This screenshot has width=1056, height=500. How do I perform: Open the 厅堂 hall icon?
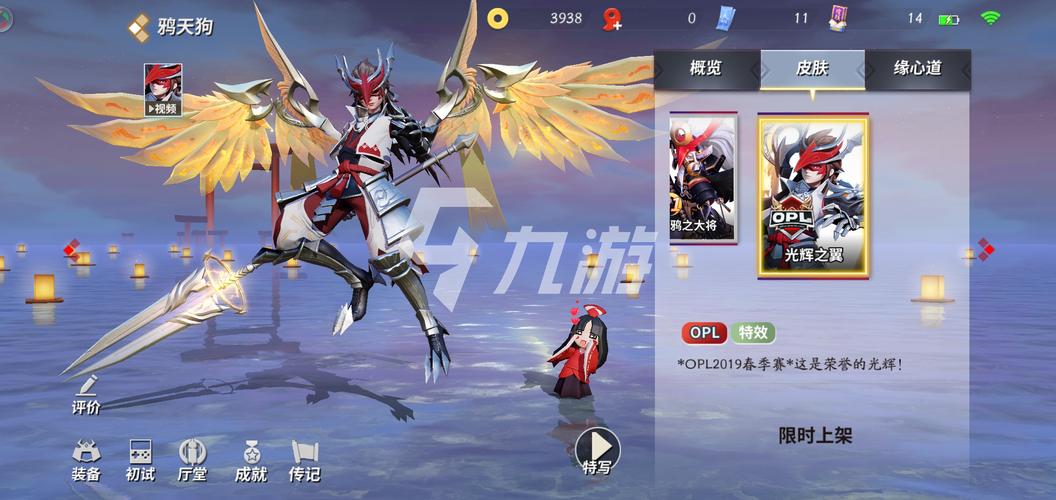pyautogui.click(x=192, y=460)
